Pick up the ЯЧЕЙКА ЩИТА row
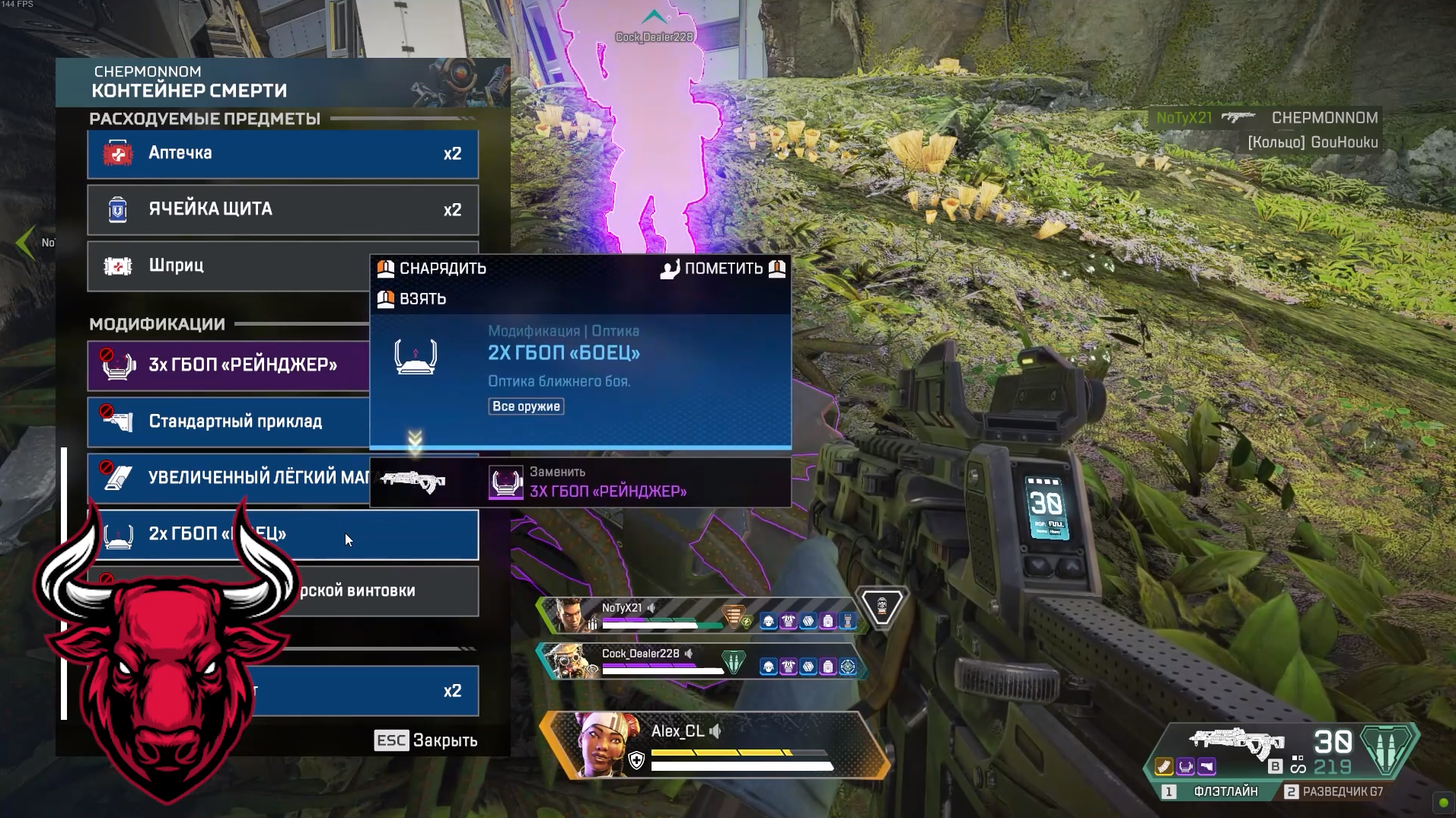 click(x=282, y=209)
